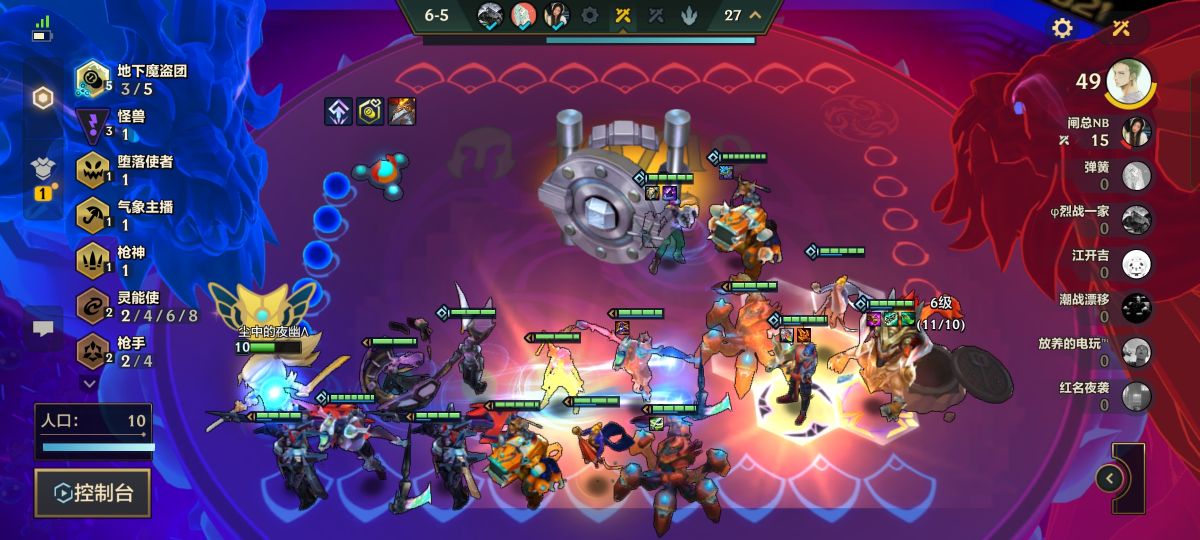Tap the round left-arrow button at the right edge
1200x540 pixels.
click(x=1109, y=479)
